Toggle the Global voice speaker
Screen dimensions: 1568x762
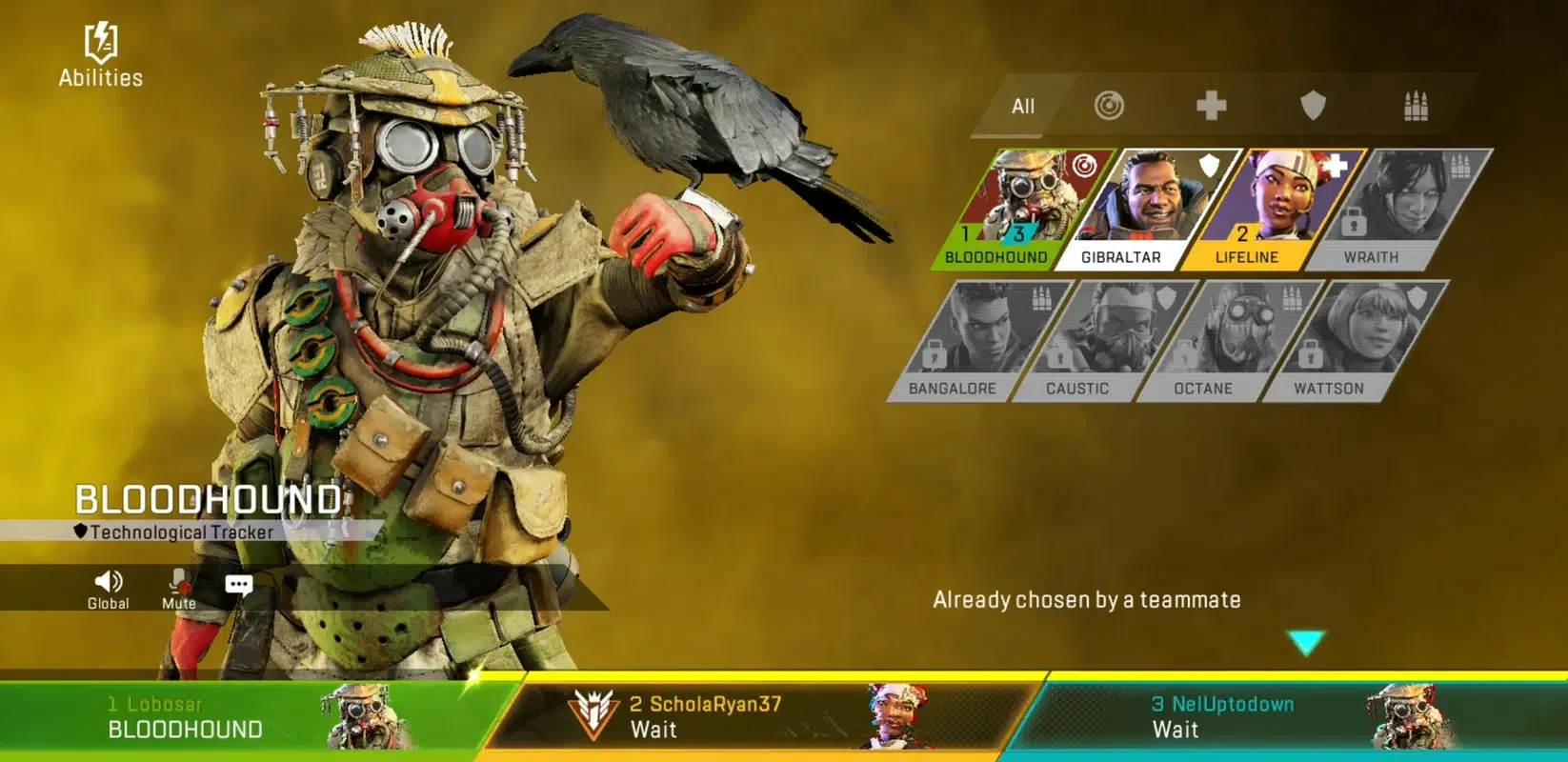[x=109, y=588]
